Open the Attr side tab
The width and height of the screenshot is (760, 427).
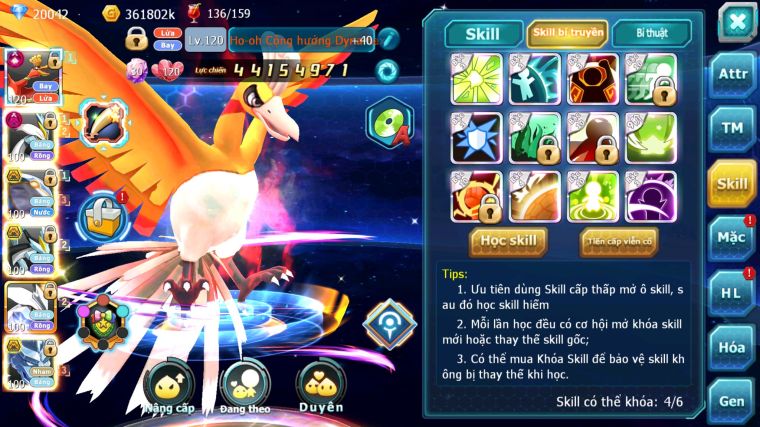click(732, 73)
